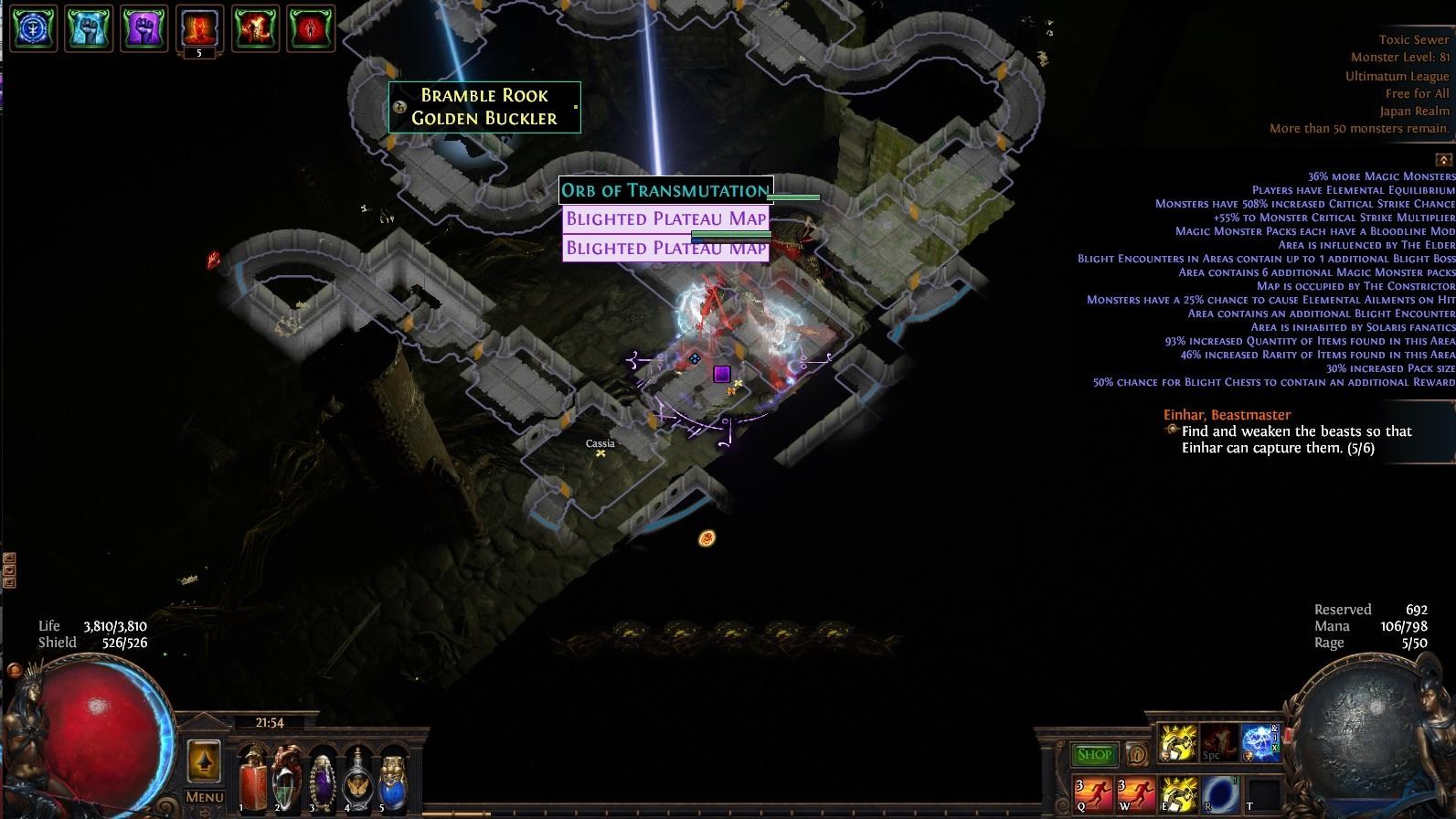Pick up the Orb of Transmutation label
The width and height of the screenshot is (1456, 819).
coord(665,190)
